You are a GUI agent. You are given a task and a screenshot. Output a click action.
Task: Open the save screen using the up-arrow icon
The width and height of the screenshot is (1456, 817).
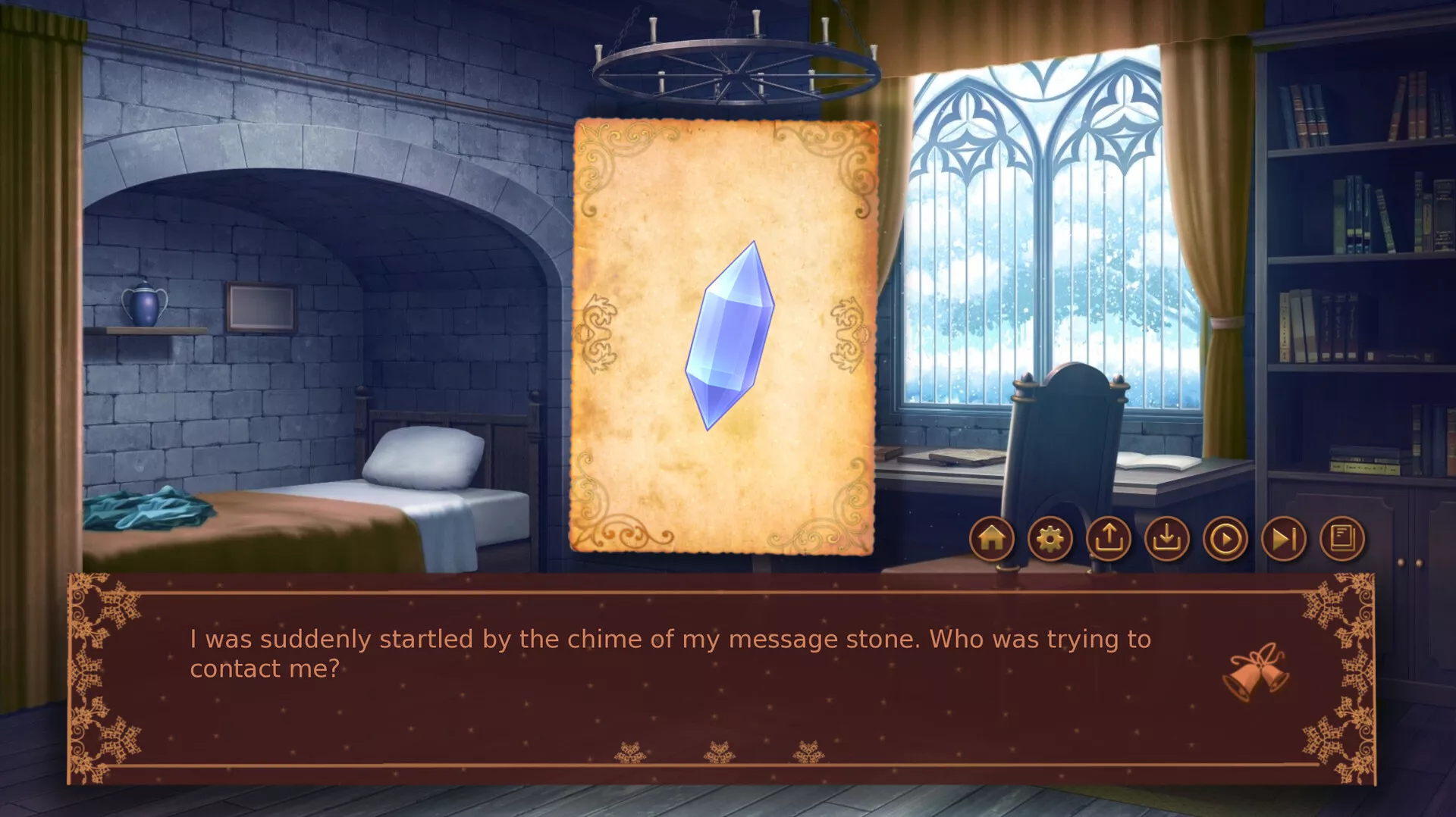[1108, 539]
